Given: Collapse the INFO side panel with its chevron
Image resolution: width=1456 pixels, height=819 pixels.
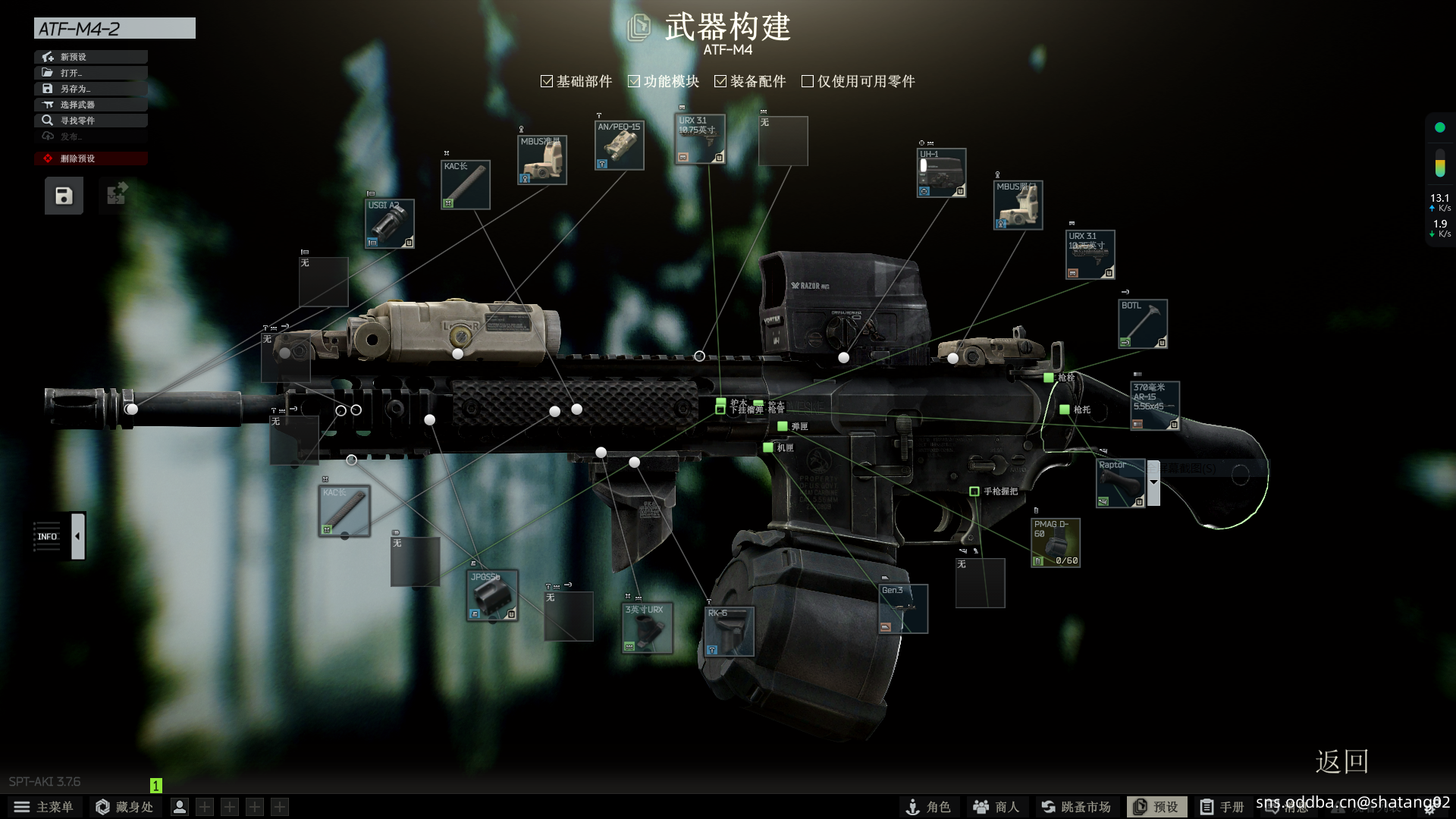Looking at the screenshot, I should (x=77, y=535).
